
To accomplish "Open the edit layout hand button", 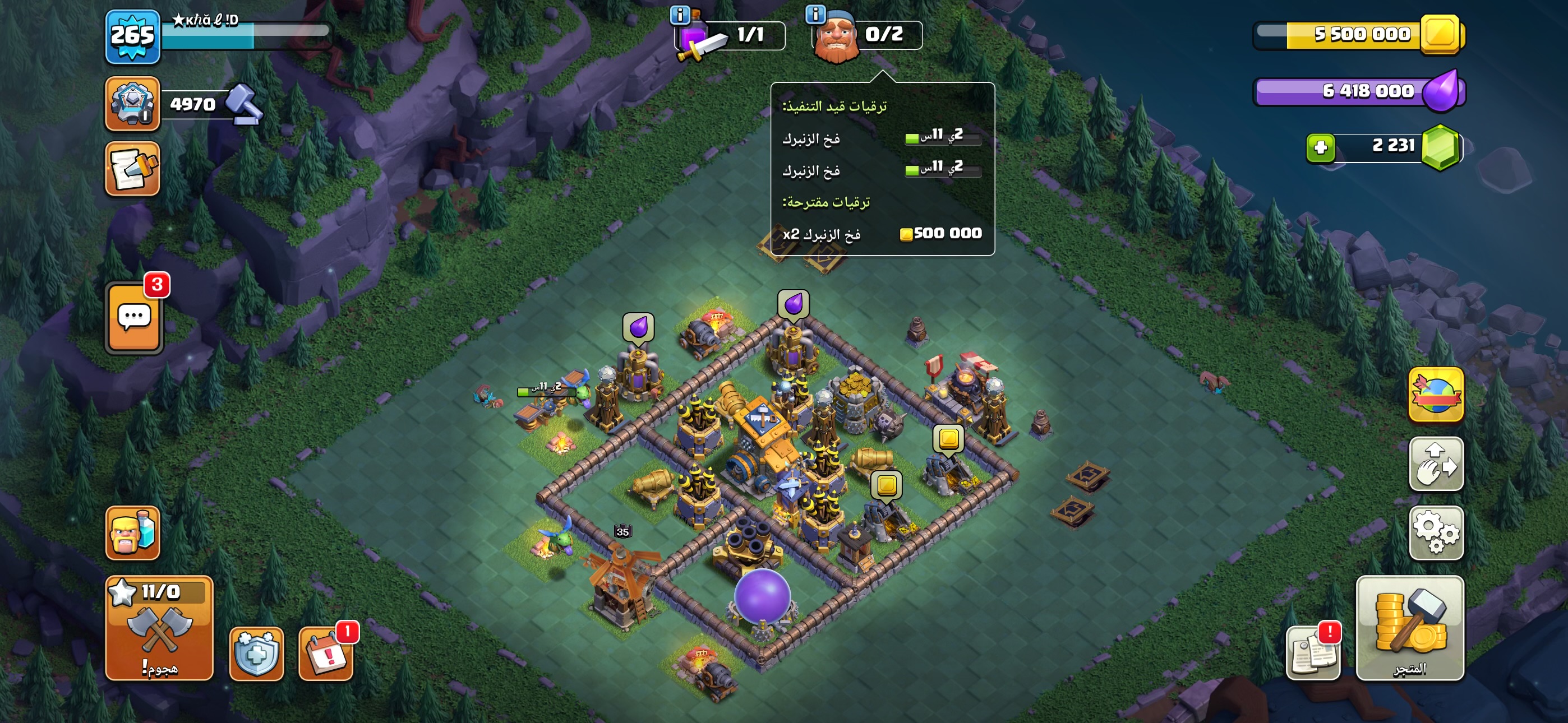I will (1435, 464).
